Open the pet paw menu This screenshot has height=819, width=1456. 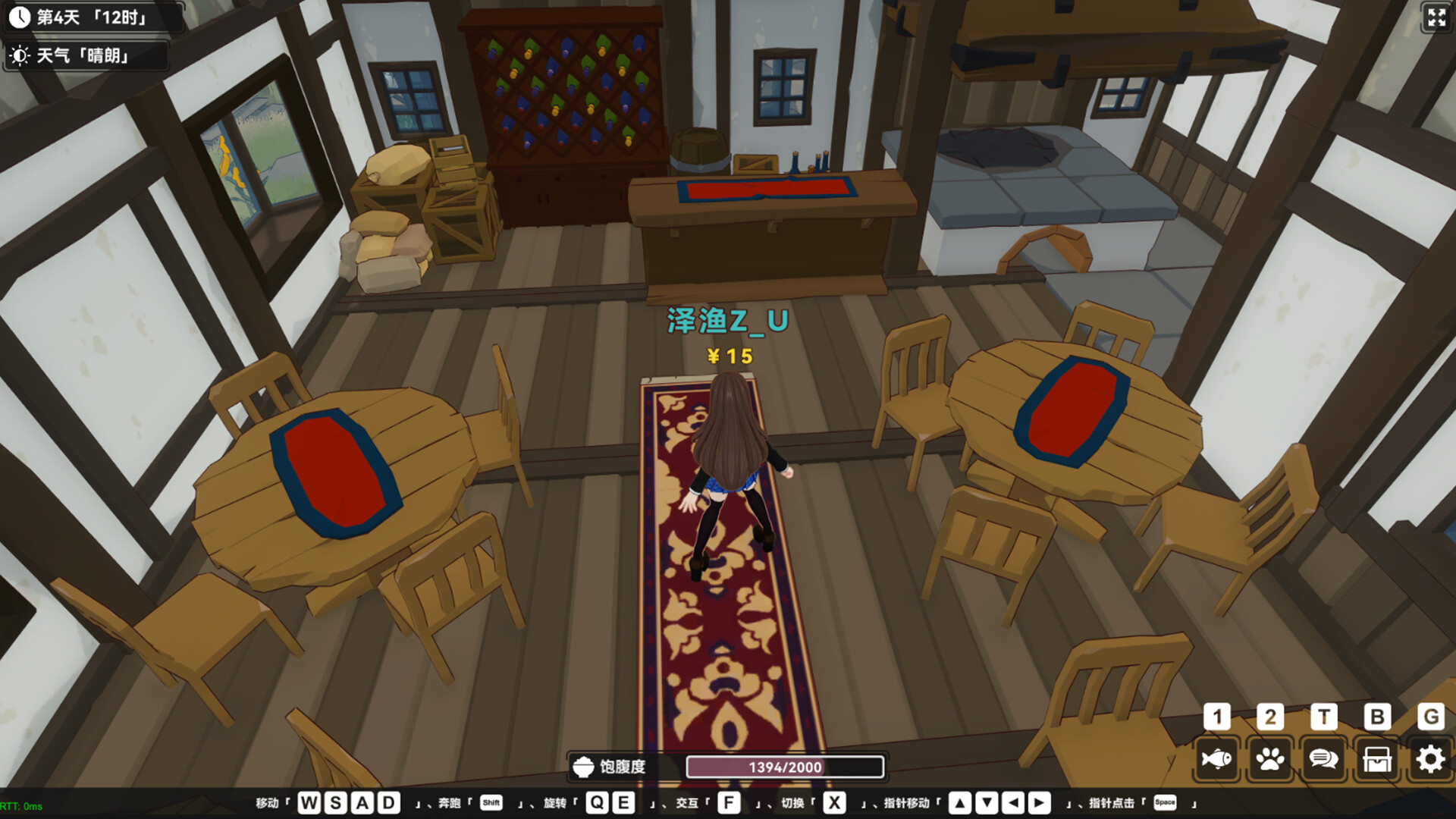[1270, 758]
